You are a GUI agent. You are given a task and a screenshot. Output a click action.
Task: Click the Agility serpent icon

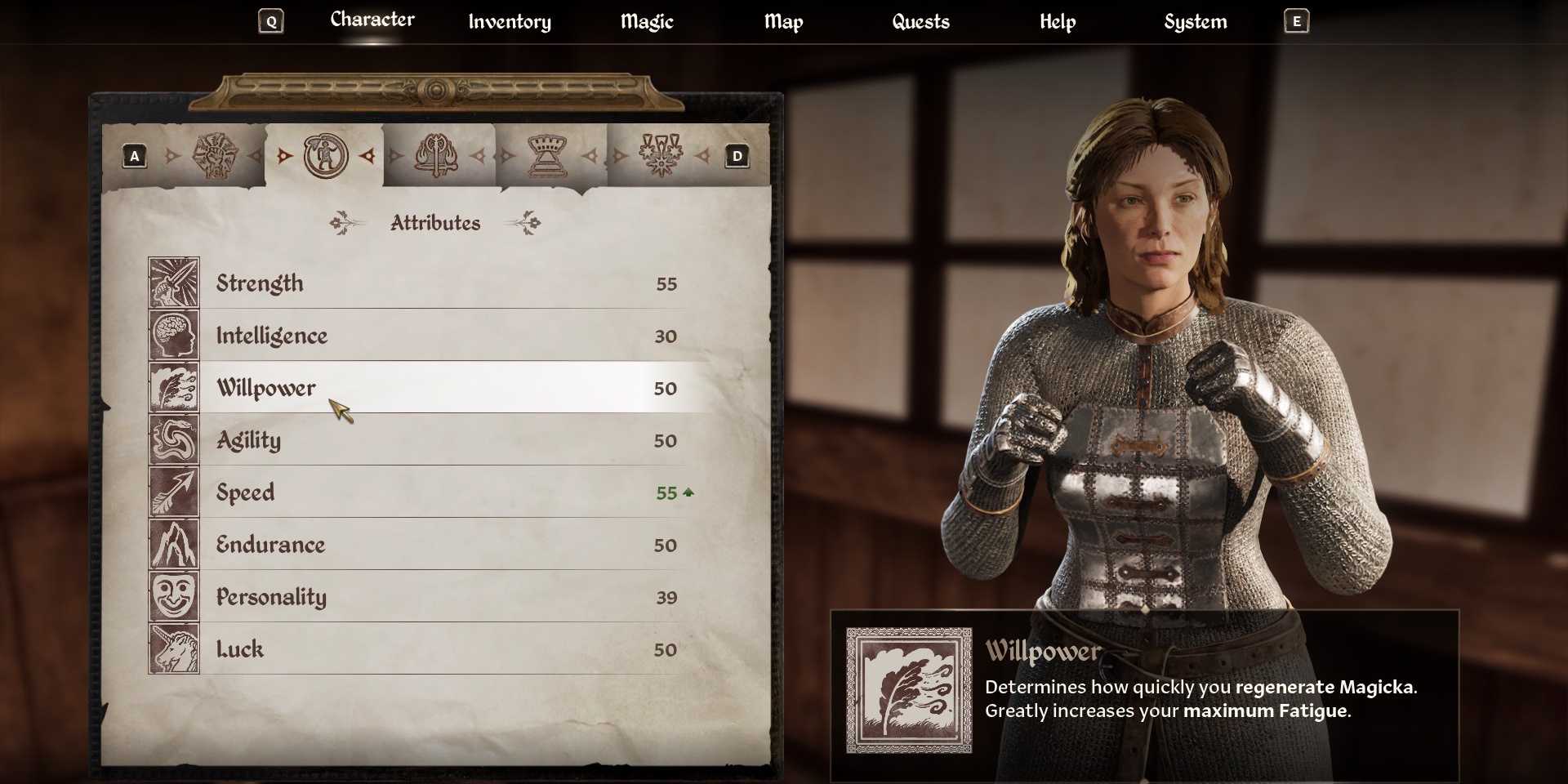tap(174, 440)
